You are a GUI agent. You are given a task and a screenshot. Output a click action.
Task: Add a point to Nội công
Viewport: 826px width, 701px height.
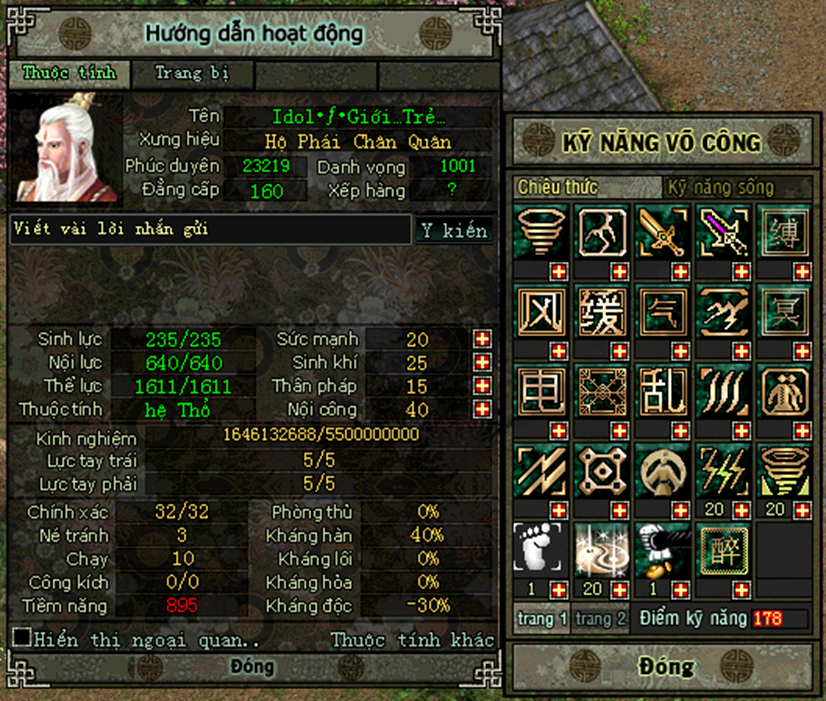pos(483,409)
